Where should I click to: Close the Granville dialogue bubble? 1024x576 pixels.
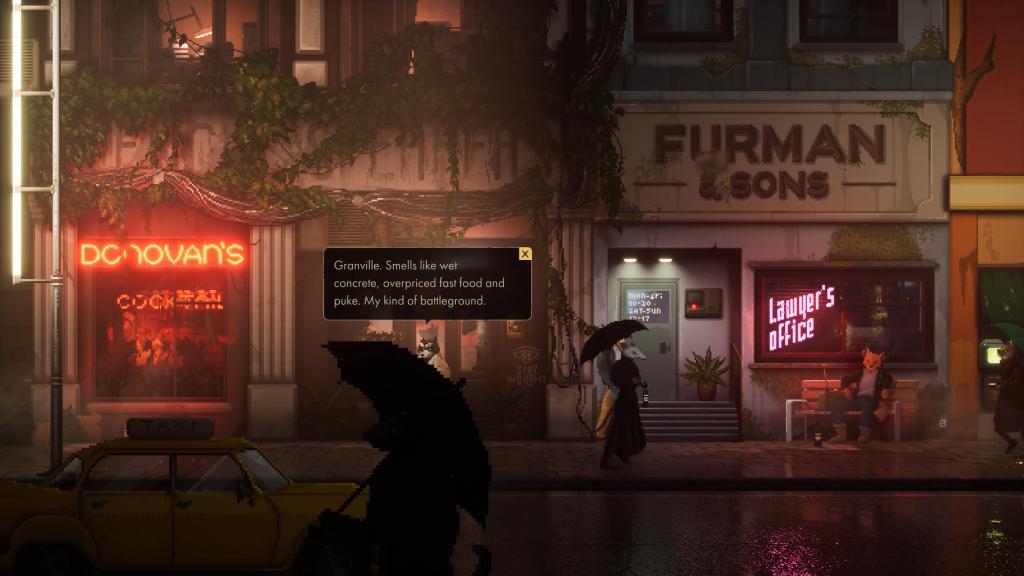click(x=525, y=254)
